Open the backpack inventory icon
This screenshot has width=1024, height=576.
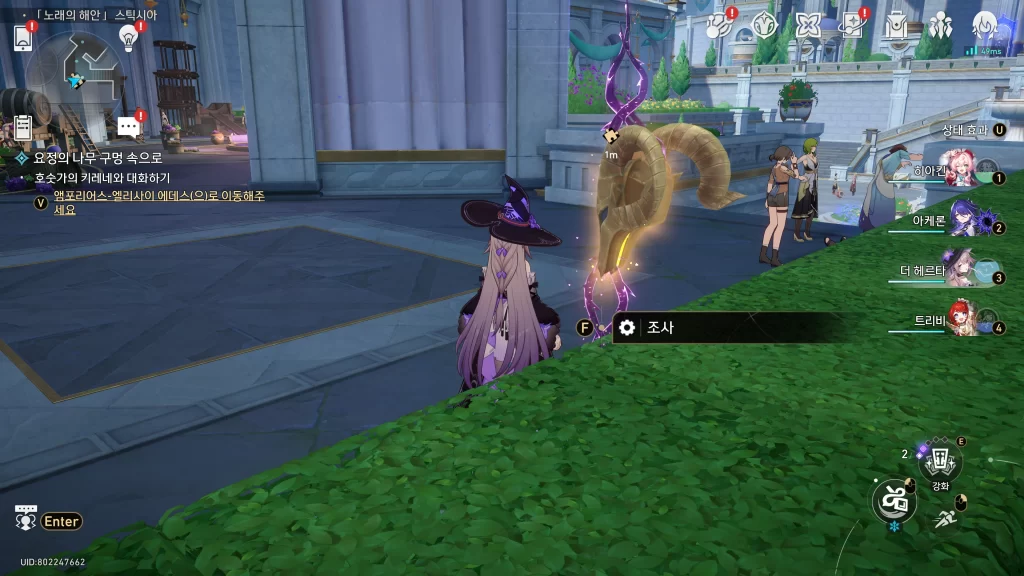click(896, 27)
